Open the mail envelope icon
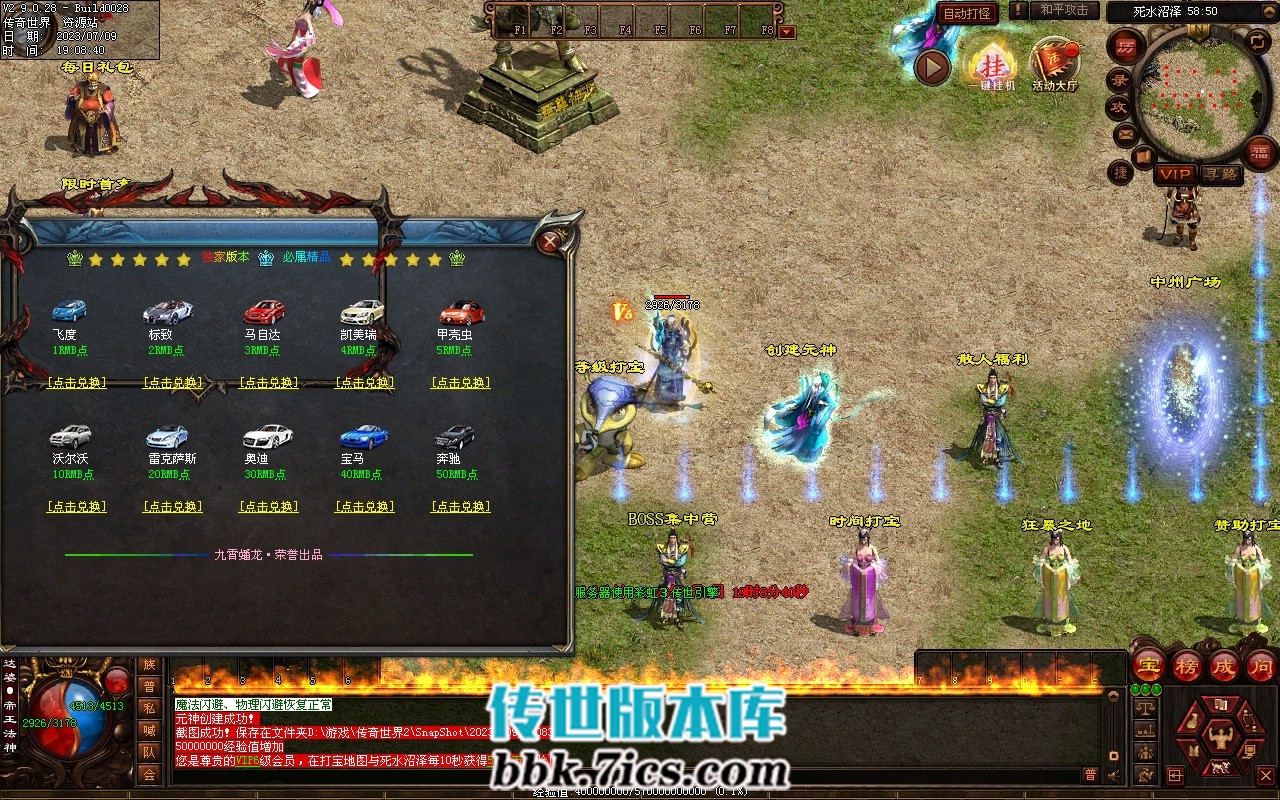 point(1126,134)
